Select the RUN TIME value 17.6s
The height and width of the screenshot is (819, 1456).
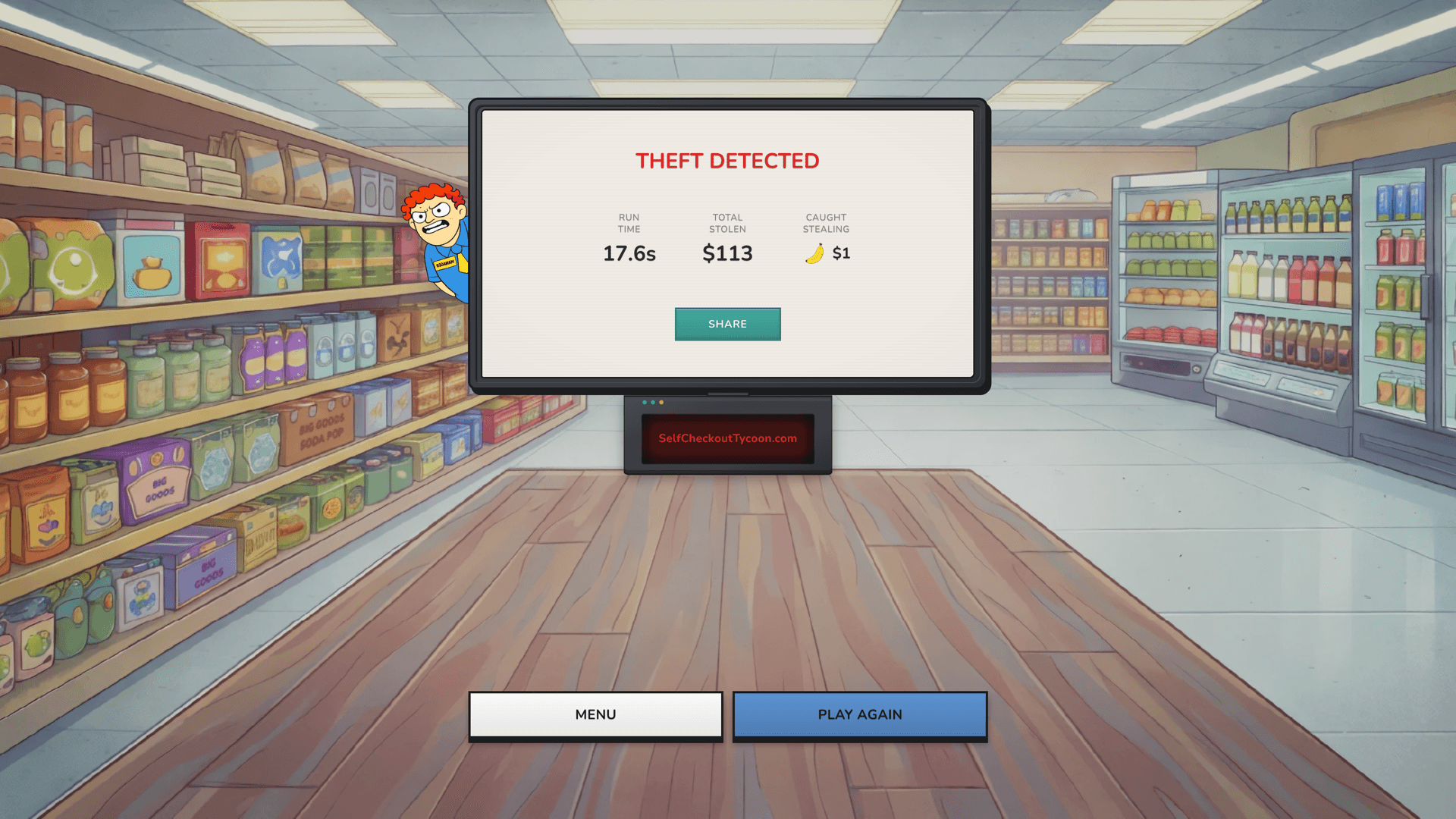pos(629,253)
